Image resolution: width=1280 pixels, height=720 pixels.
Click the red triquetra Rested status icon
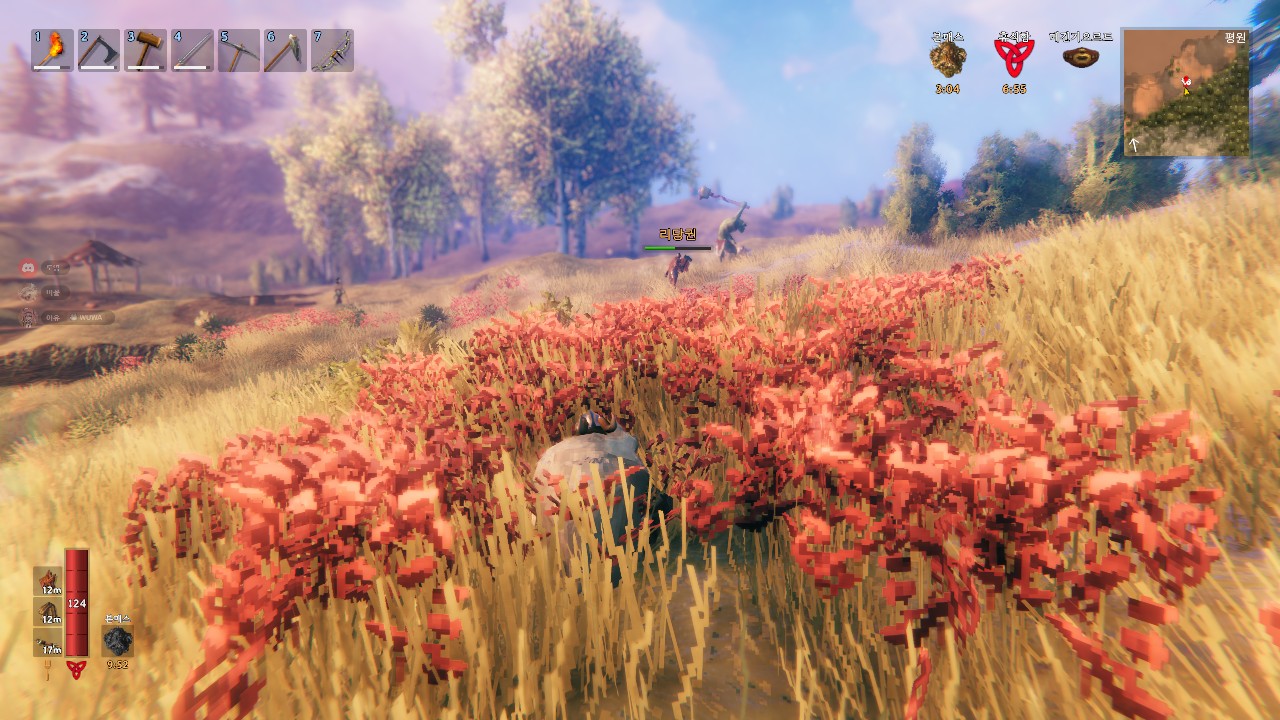coord(1012,58)
